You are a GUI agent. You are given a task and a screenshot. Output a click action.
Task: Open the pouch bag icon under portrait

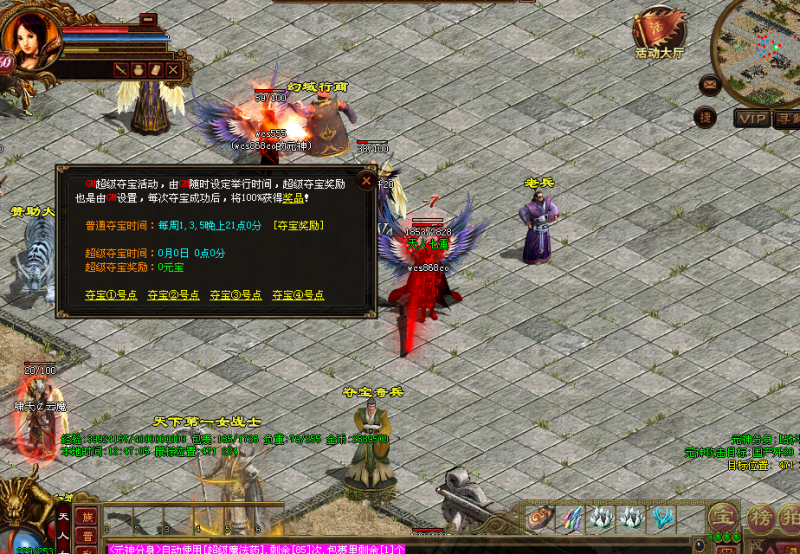click(139, 69)
